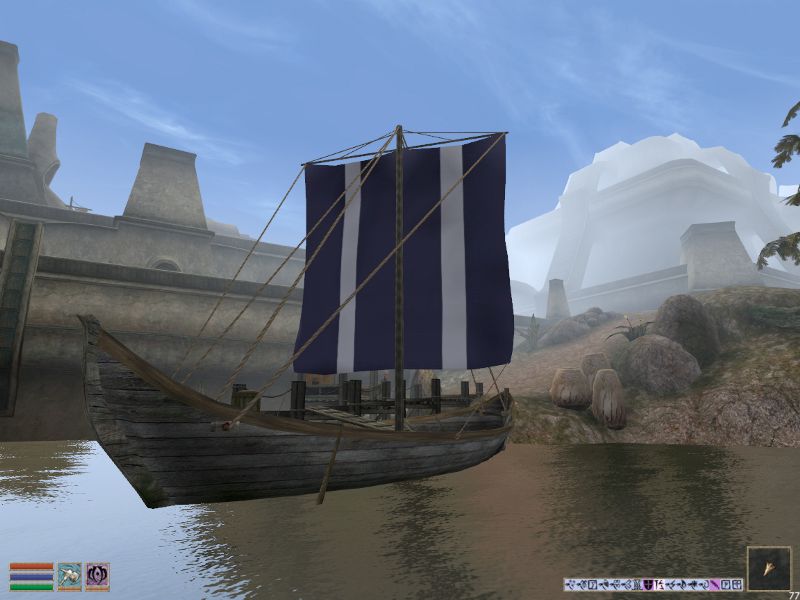The width and height of the screenshot is (800, 600).
Task: Open the minimap with the arrow marker
Action: tap(768, 567)
